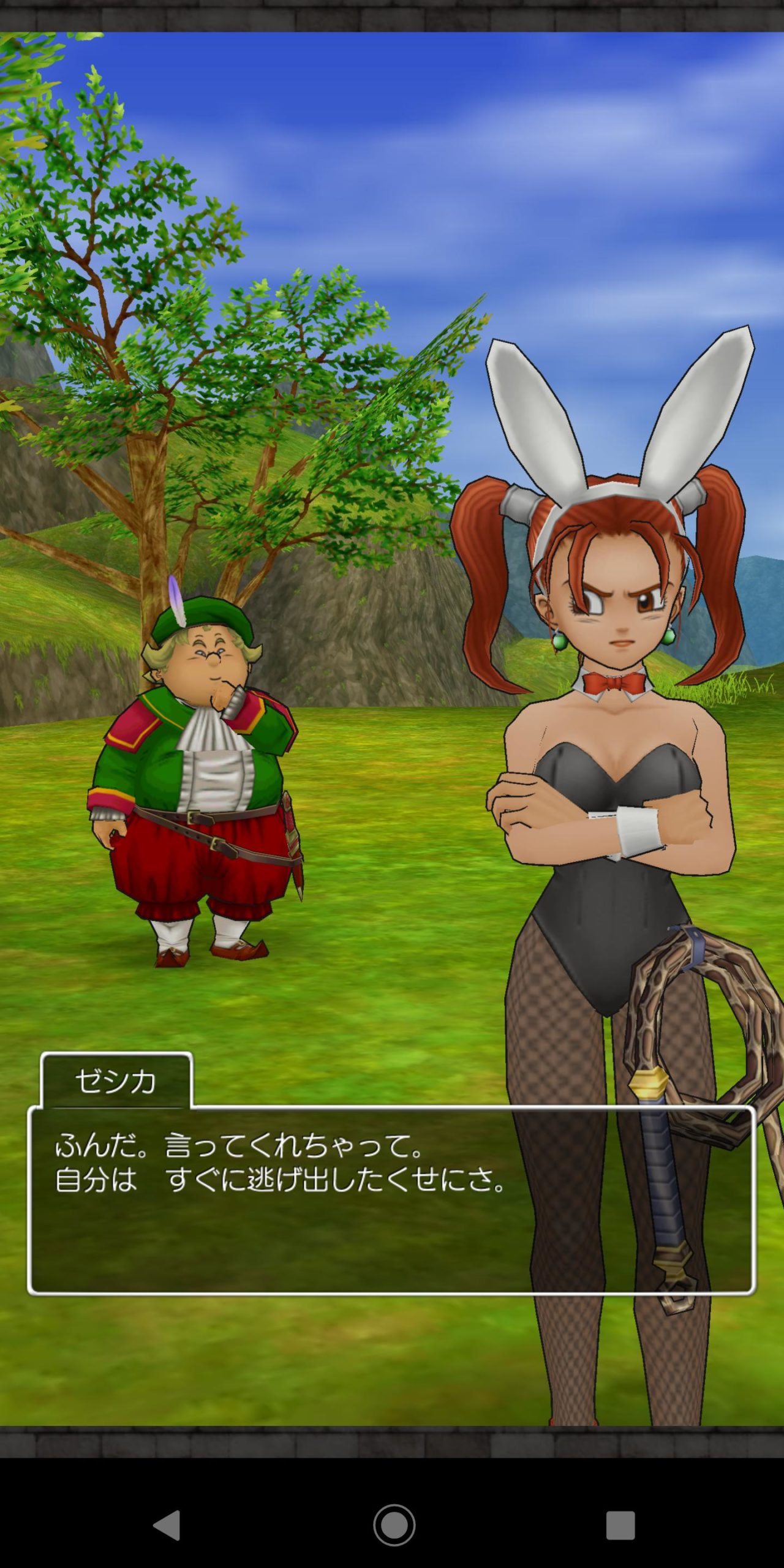Screen dimensions: 784x1568
Task: Advance Jessica's dialogue text box
Action: coord(391,1200)
